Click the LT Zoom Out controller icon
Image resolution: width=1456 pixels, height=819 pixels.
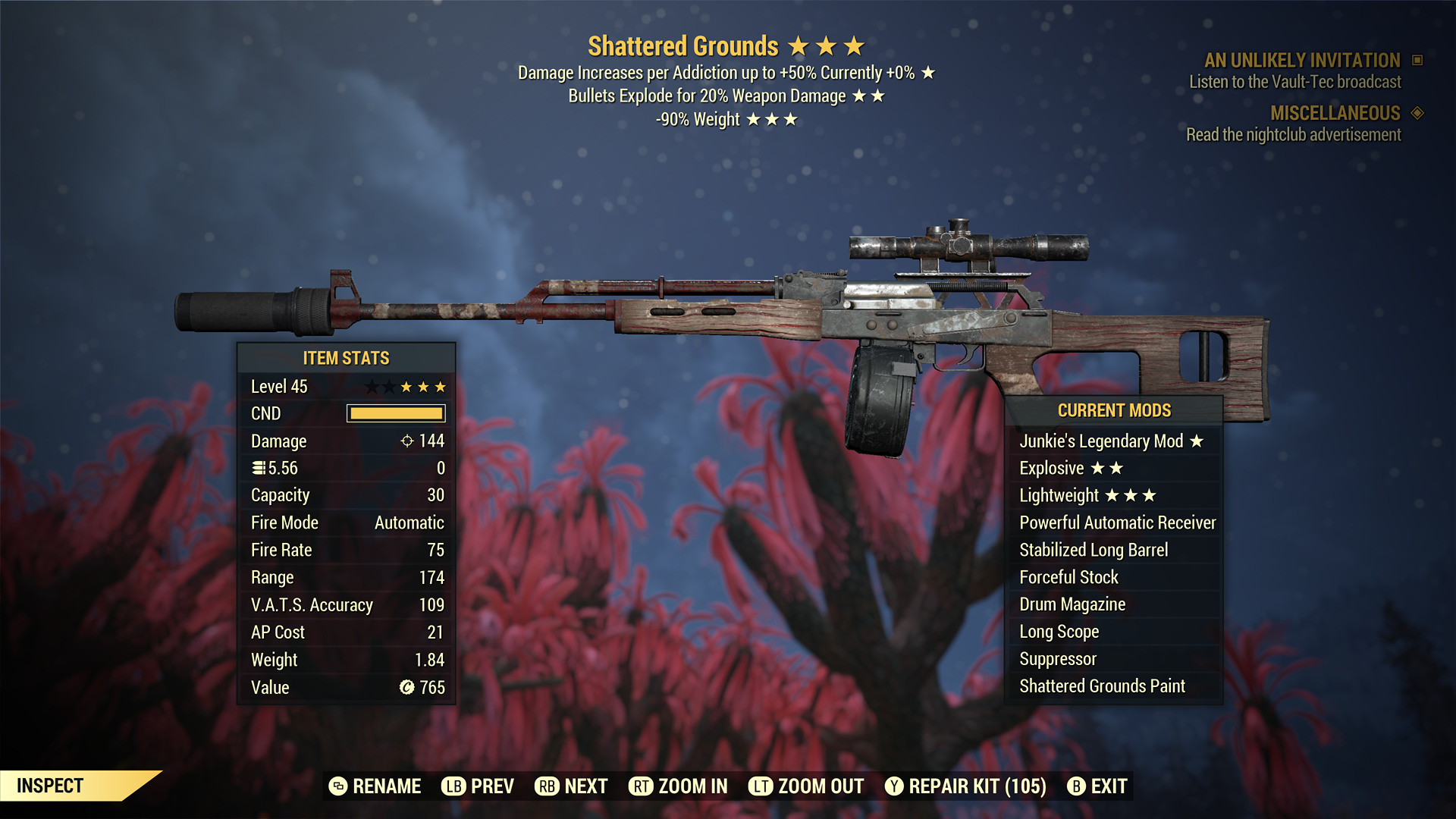click(x=762, y=786)
